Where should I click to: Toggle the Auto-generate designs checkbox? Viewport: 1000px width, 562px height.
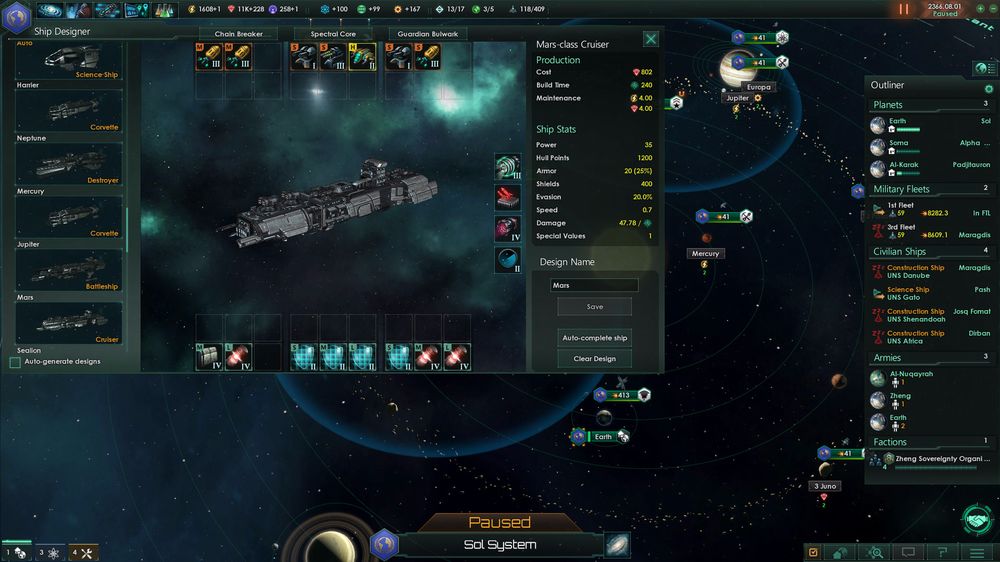[x=15, y=362]
